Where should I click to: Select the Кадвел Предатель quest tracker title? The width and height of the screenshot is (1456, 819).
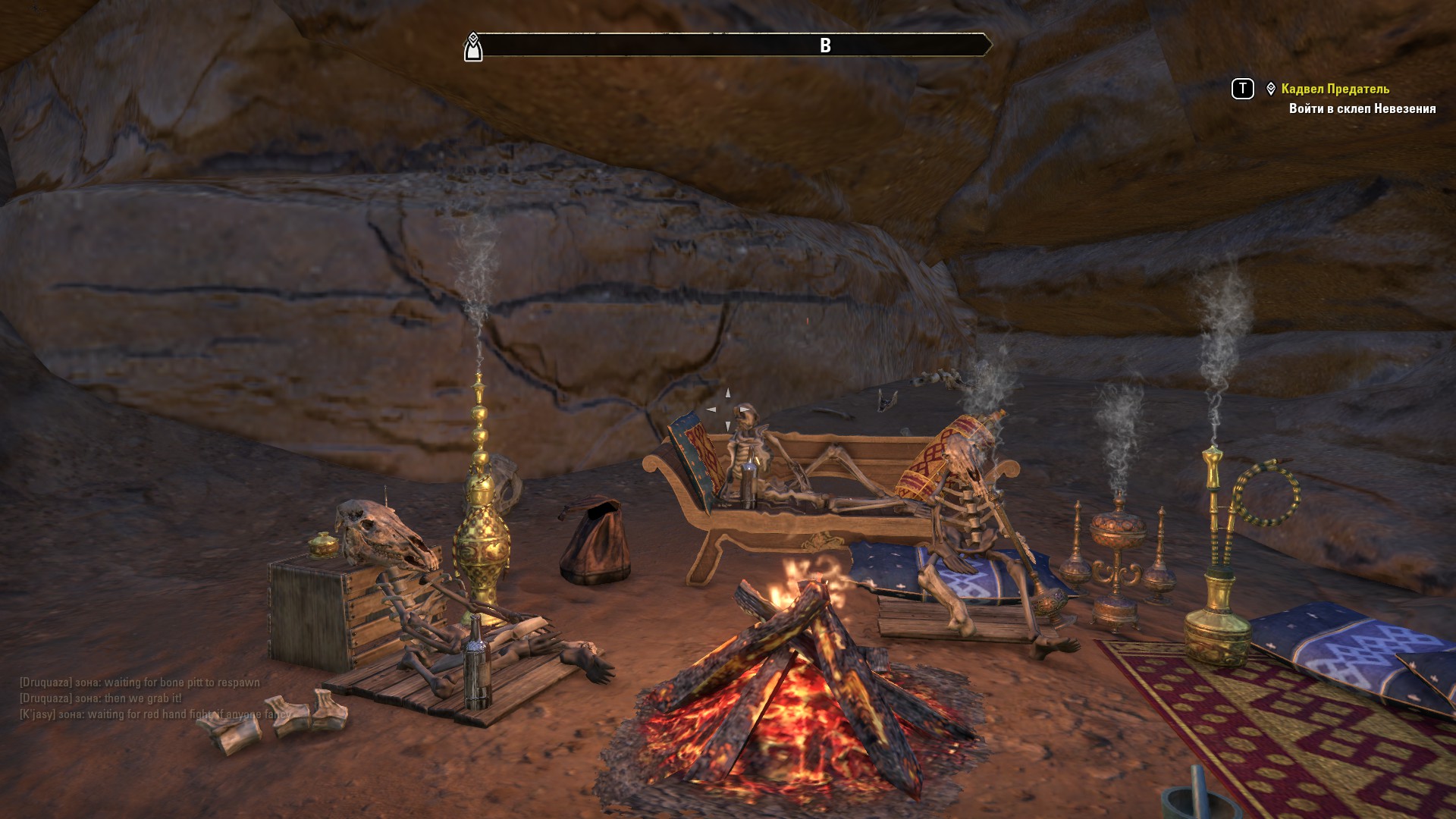point(1335,89)
